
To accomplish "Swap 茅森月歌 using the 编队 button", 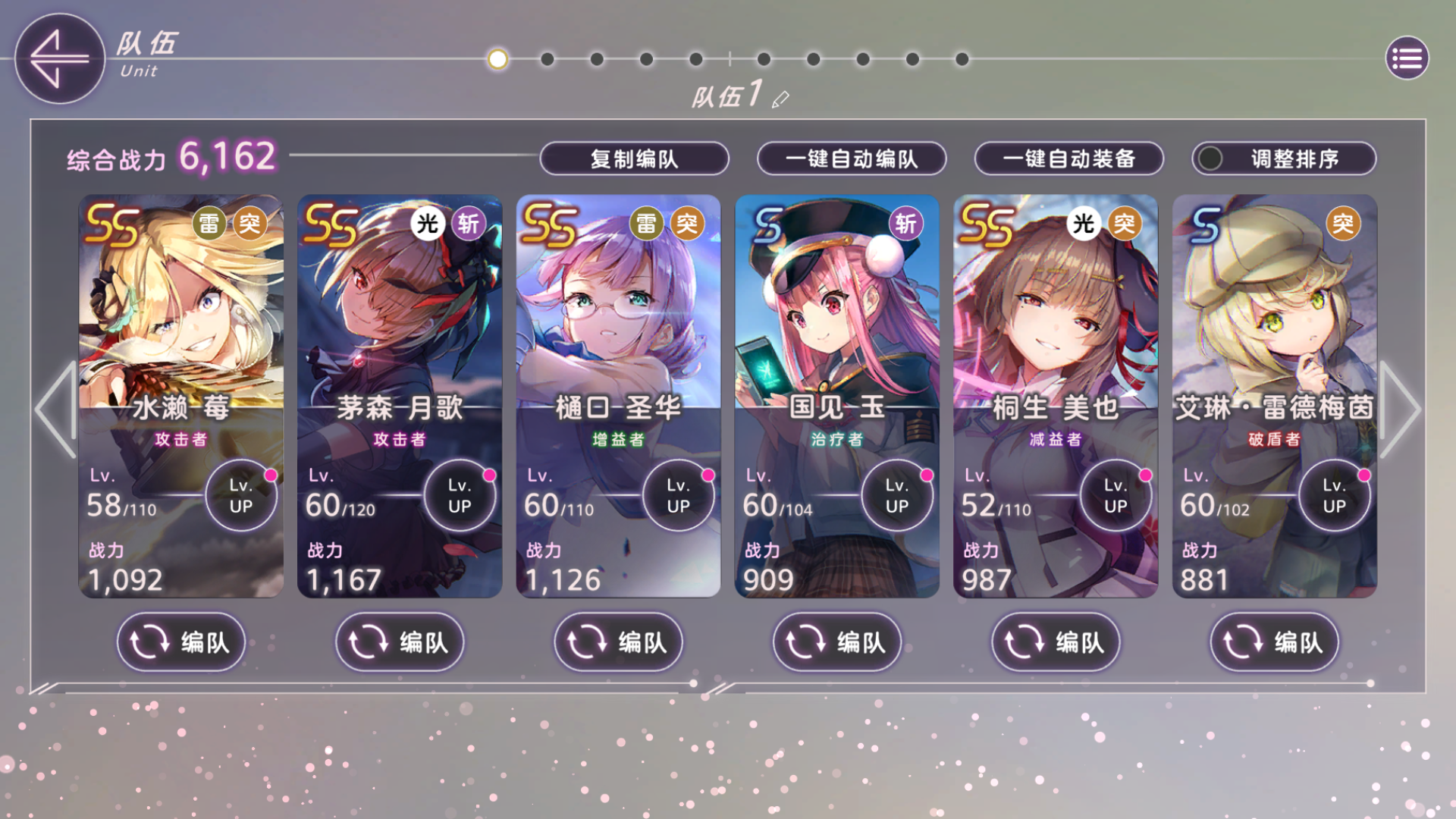I will point(399,642).
